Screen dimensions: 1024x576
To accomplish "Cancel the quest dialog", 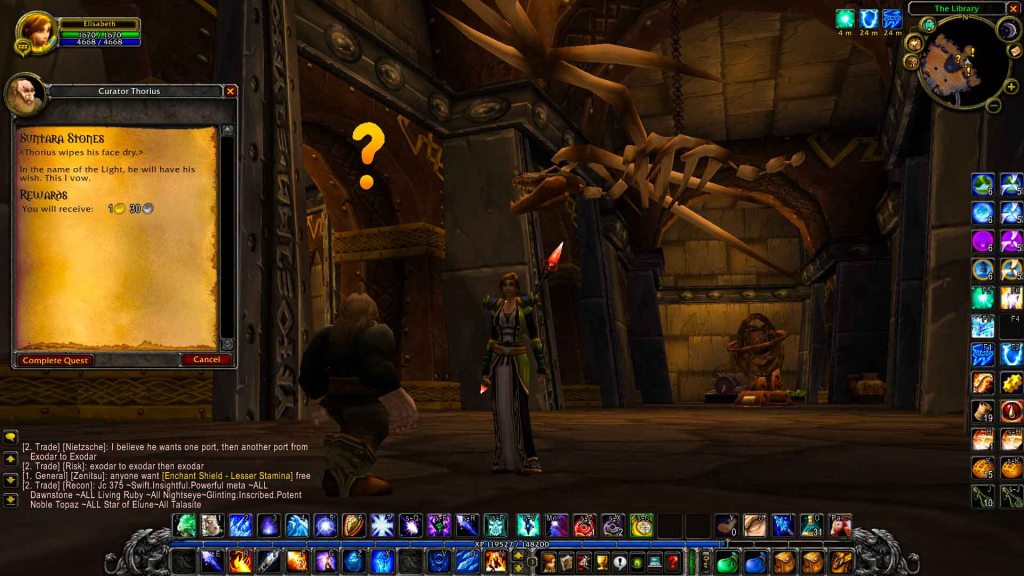I will tap(206, 360).
